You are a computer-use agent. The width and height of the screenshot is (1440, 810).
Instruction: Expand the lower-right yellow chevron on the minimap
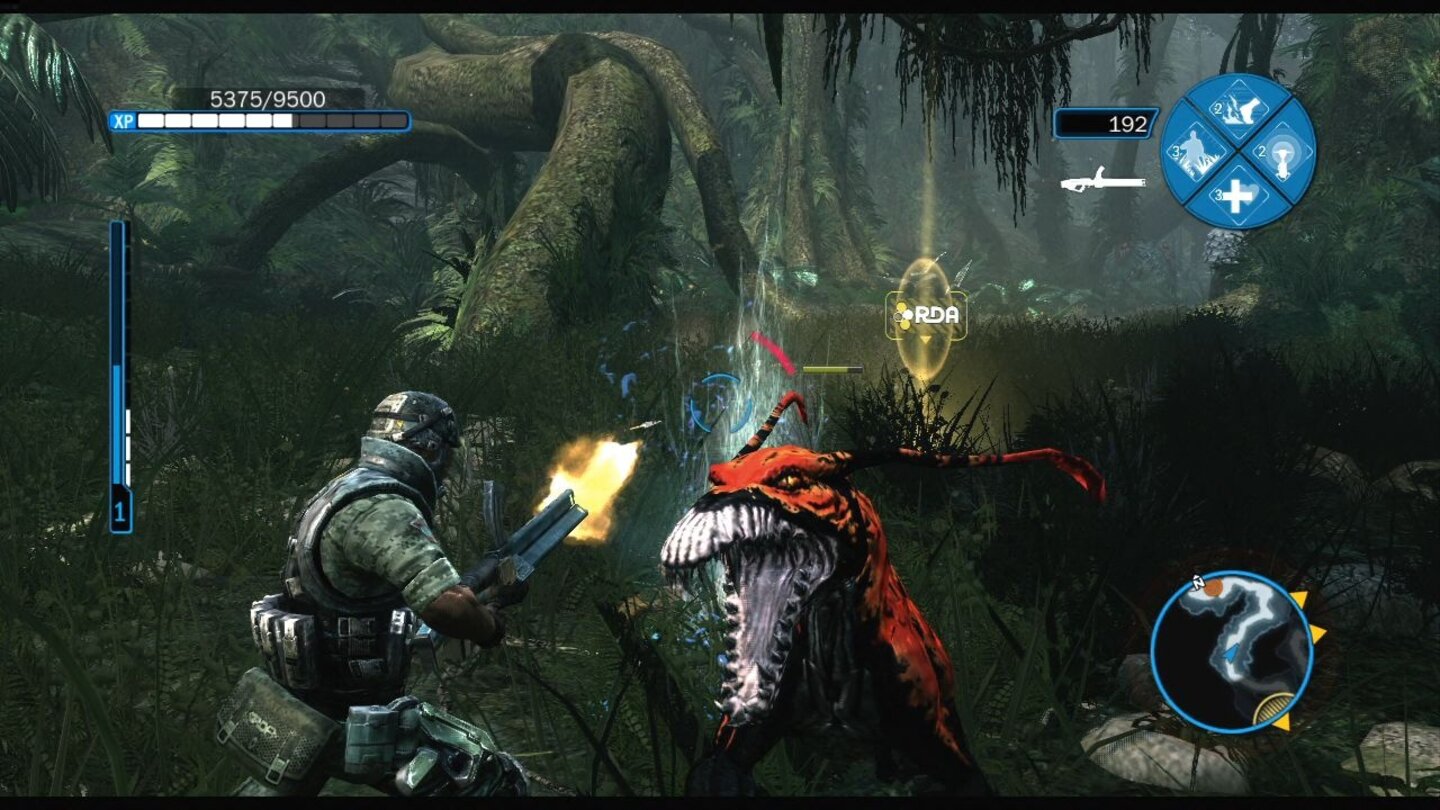pos(1283,722)
